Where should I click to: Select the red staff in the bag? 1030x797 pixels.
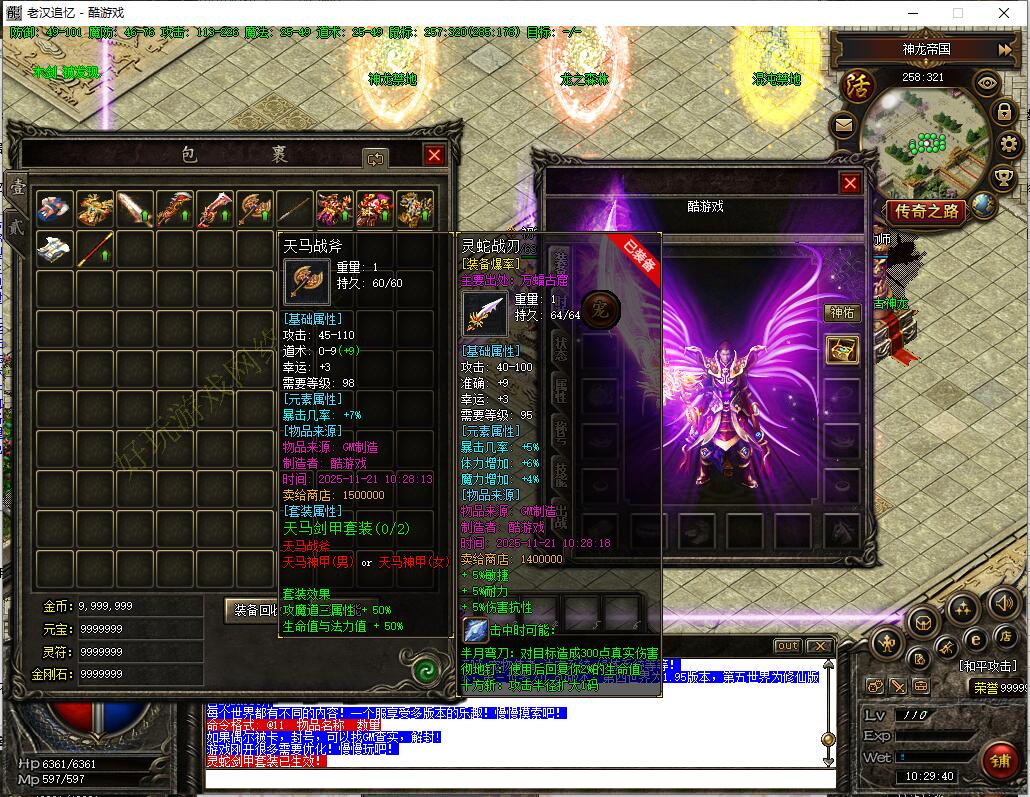point(96,248)
